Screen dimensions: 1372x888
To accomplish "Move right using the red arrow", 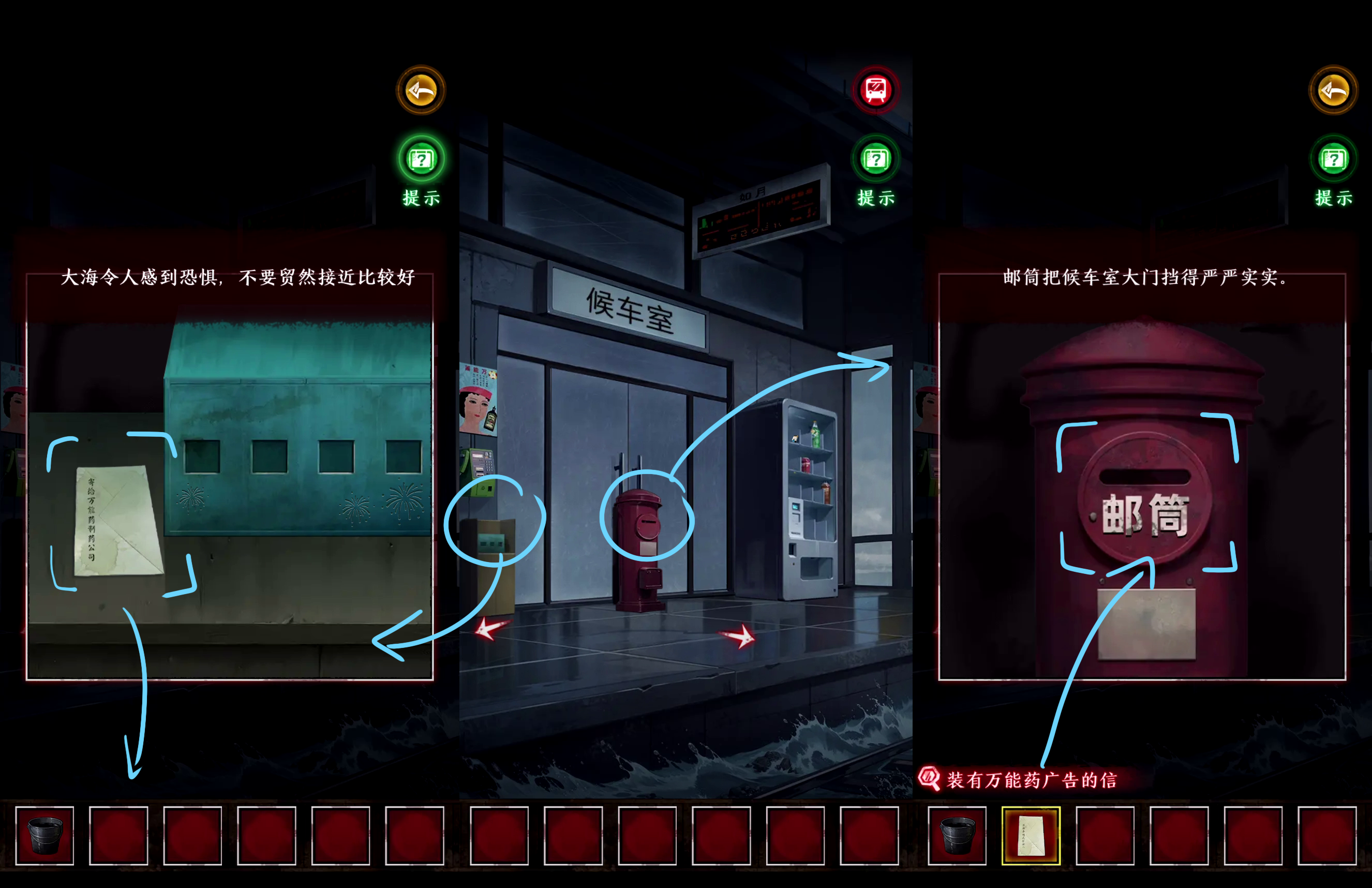I will click(x=738, y=636).
